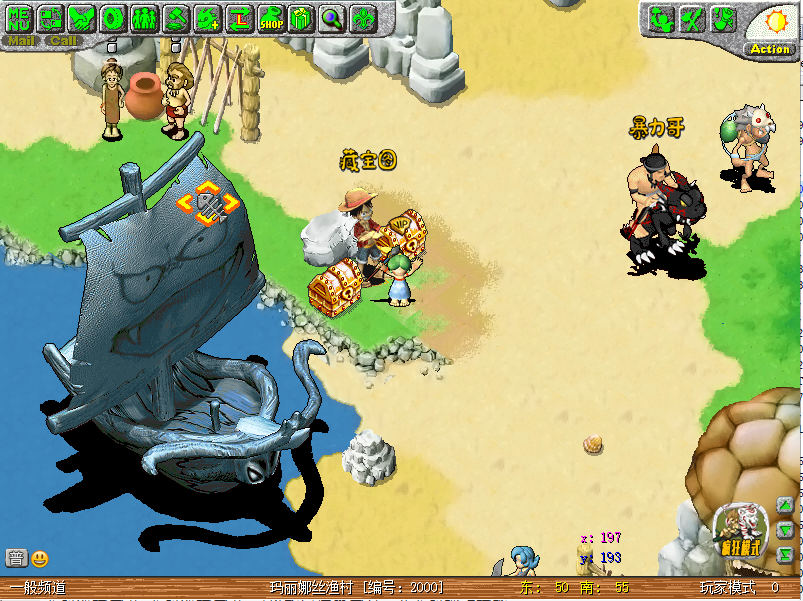803x601 pixels.
Task: Open the crossed weapons battle icon
Action: pos(691,19)
